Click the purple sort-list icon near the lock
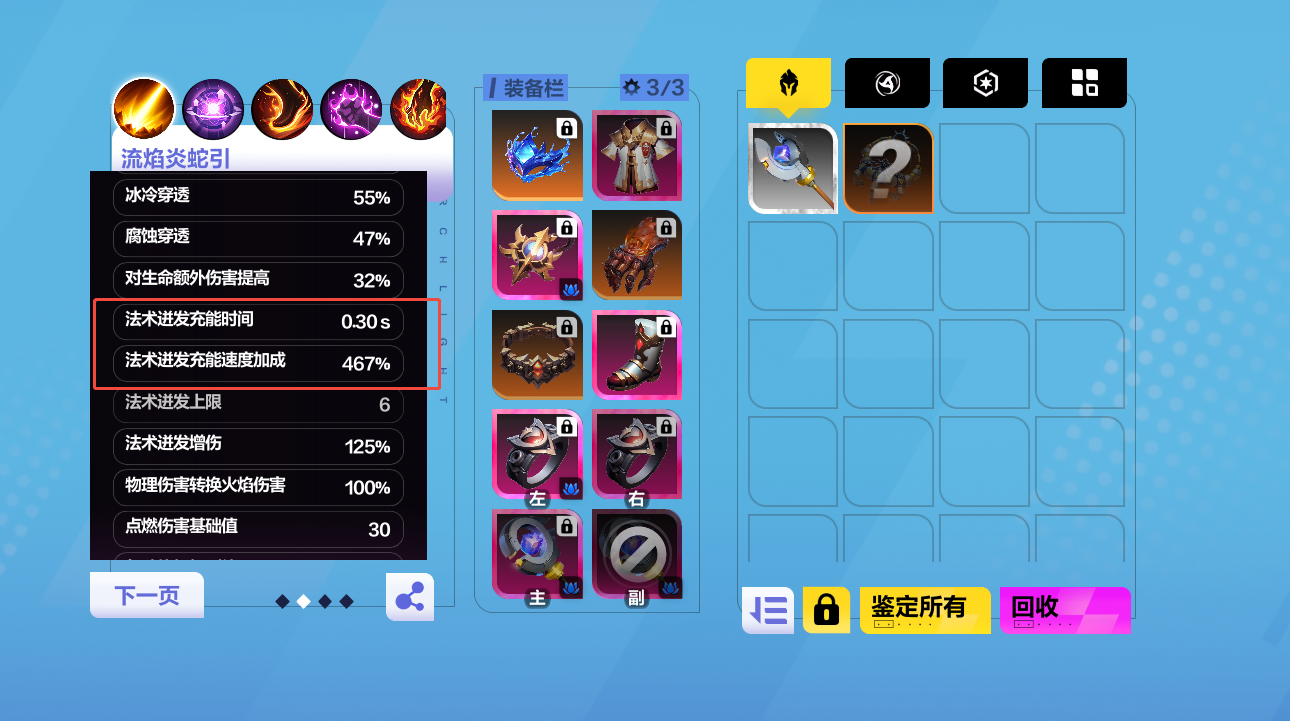The width and height of the screenshot is (1290, 721). pyautogui.click(x=767, y=609)
